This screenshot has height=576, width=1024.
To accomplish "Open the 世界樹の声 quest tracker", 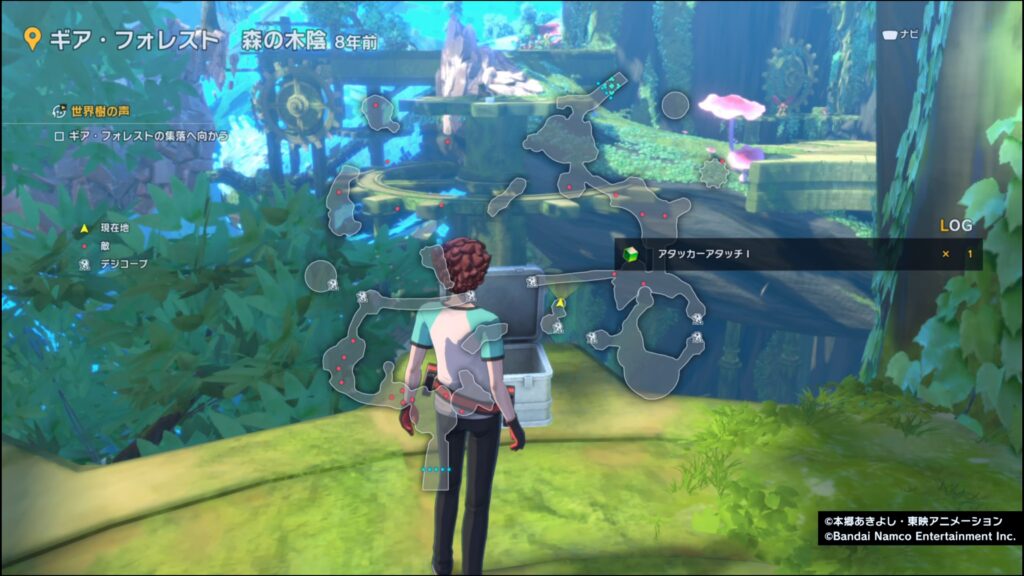I will click(x=94, y=110).
